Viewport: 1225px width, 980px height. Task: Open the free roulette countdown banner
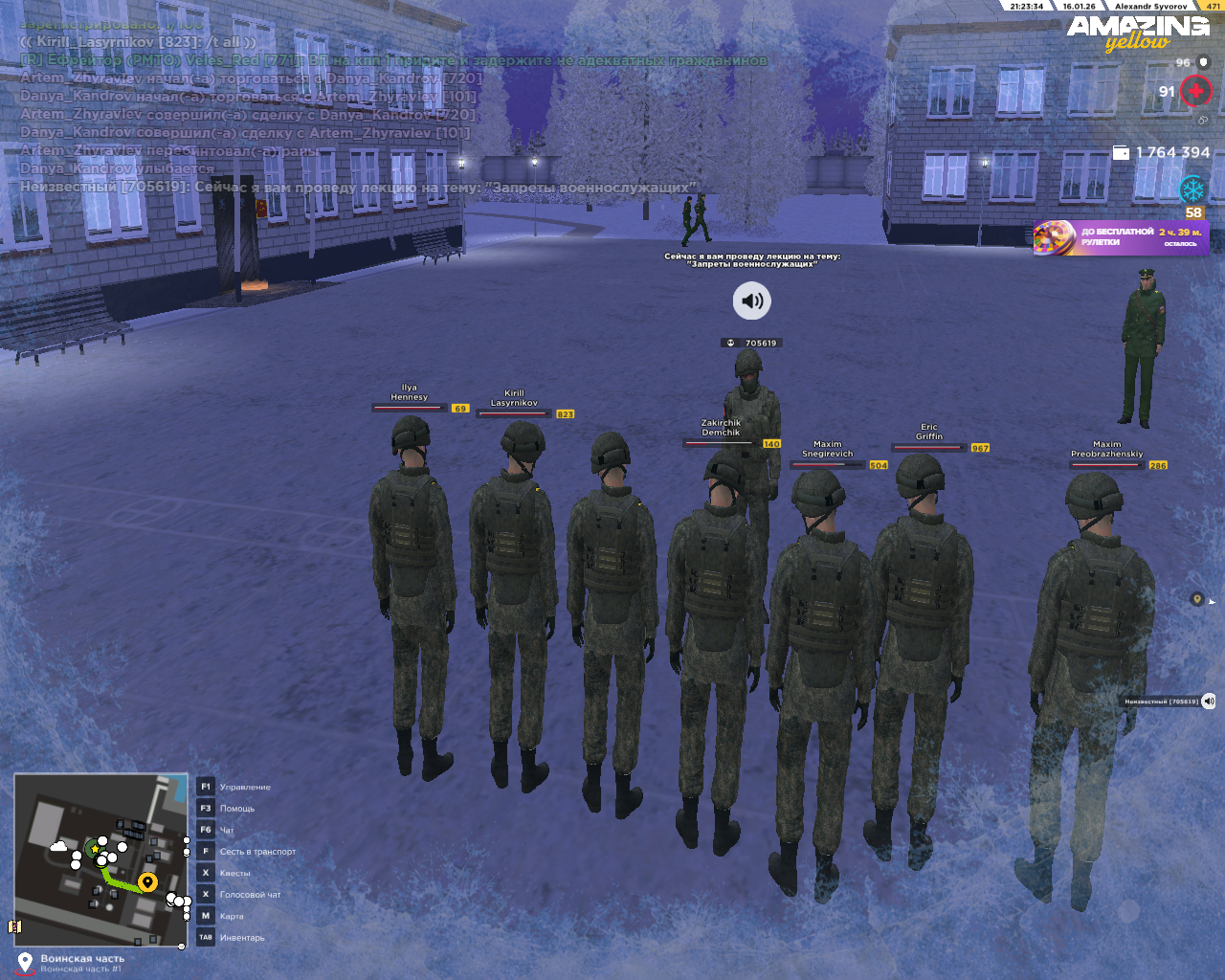1121,237
